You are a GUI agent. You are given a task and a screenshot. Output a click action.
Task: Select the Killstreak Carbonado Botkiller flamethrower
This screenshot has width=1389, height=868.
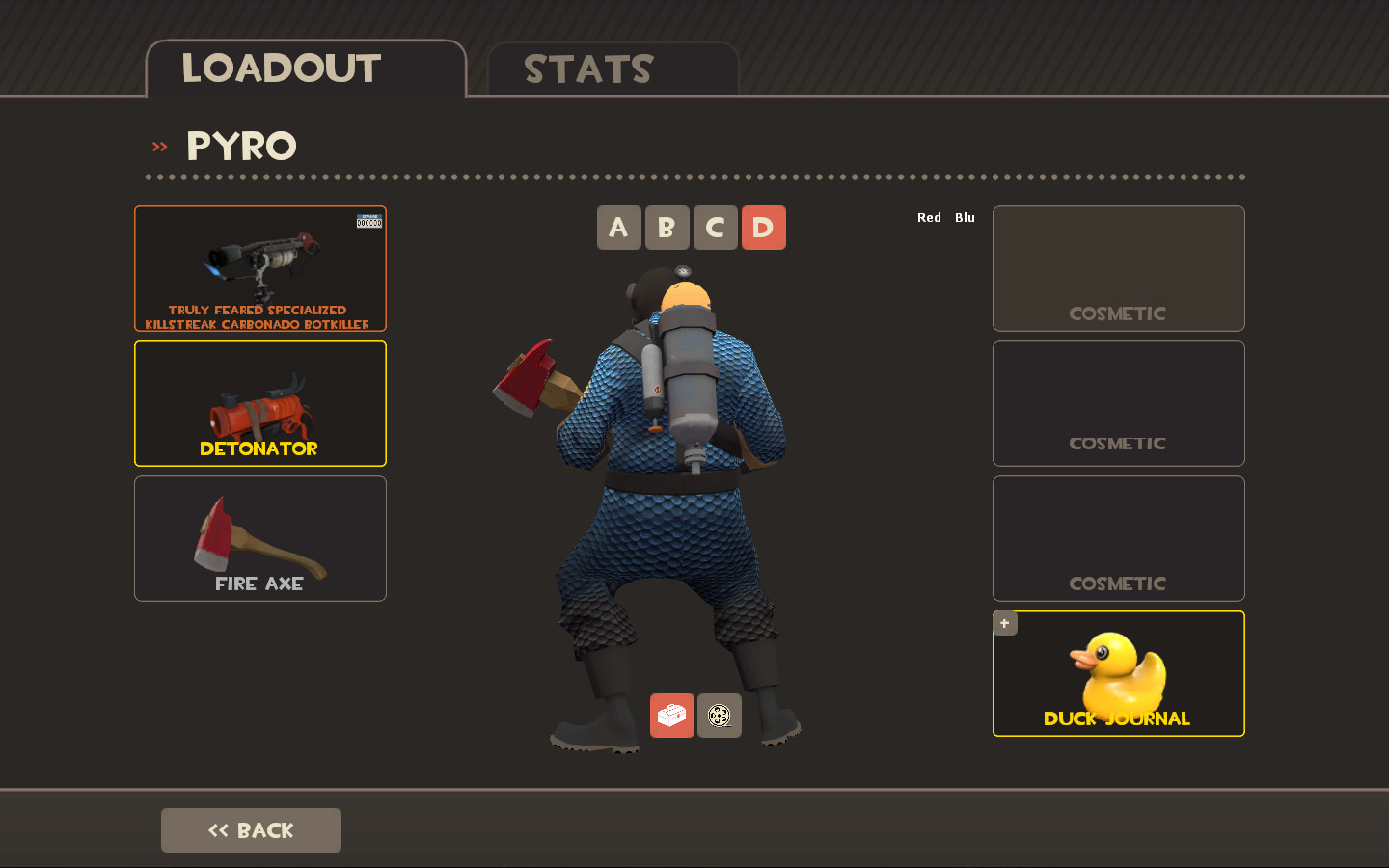point(259,268)
